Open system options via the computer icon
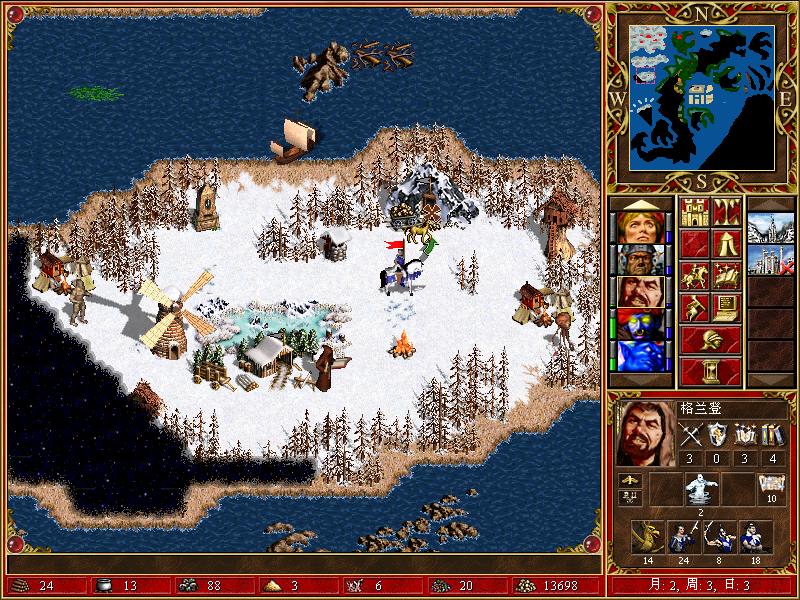800x600 pixels. tap(727, 306)
